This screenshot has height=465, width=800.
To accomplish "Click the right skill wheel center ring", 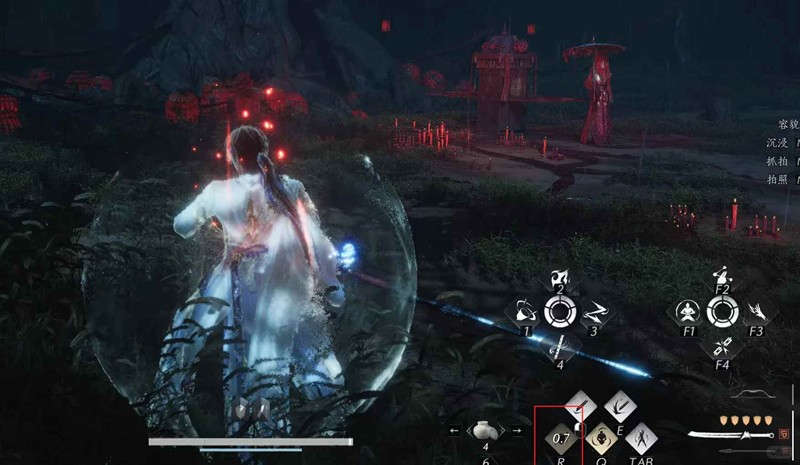I will tap(721, 312).
